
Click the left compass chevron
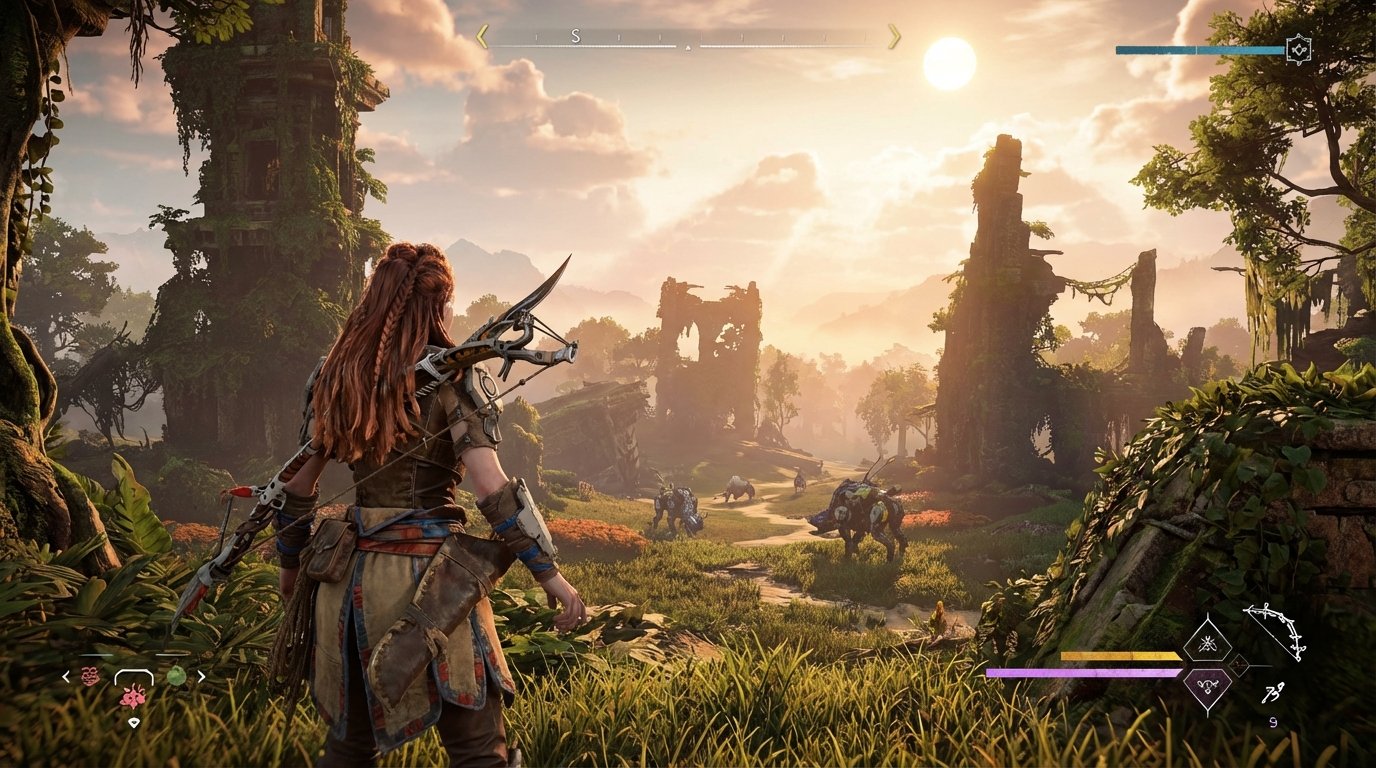tap(482, 37)
